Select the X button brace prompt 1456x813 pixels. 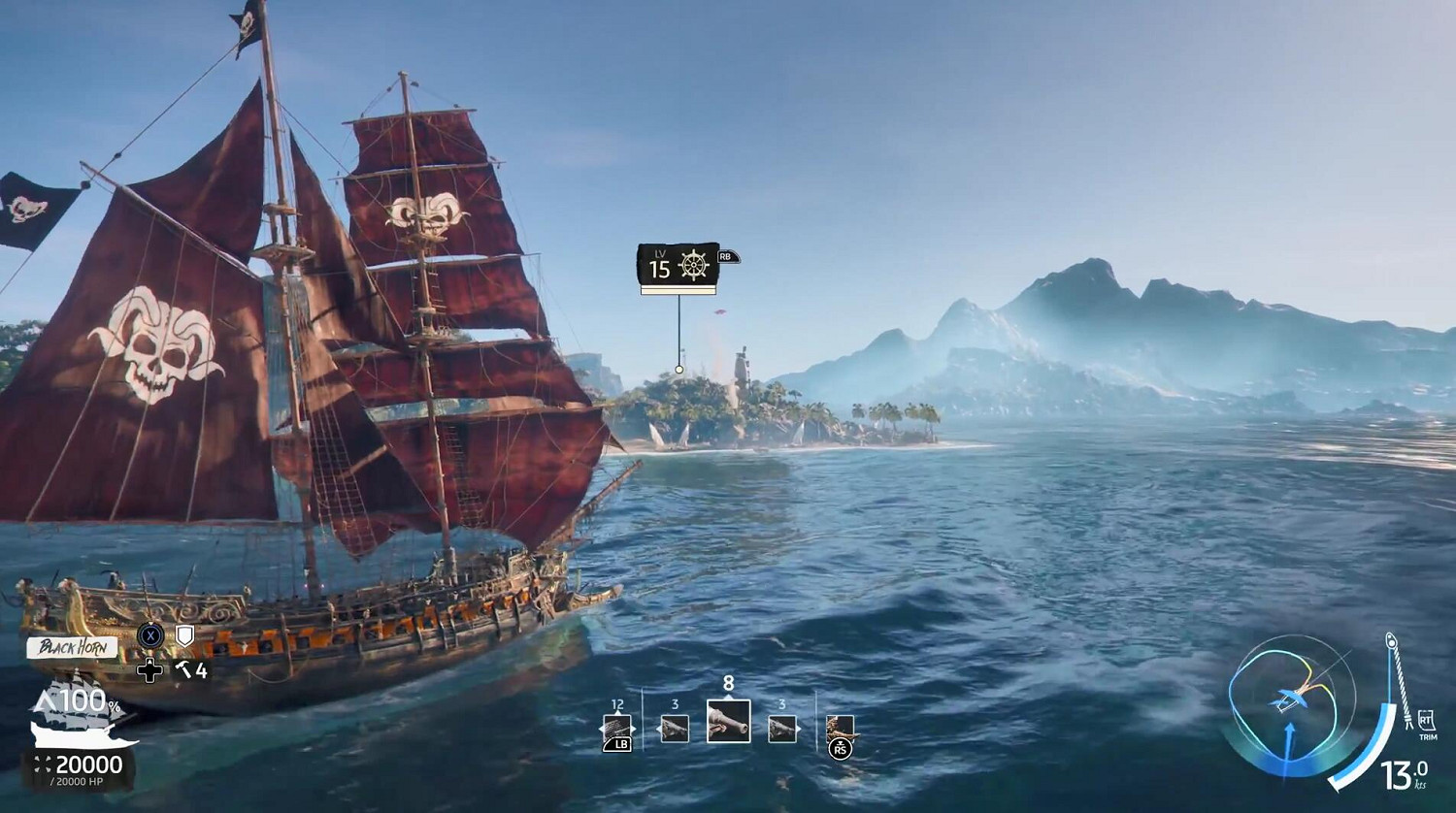(x=150, y=635)
